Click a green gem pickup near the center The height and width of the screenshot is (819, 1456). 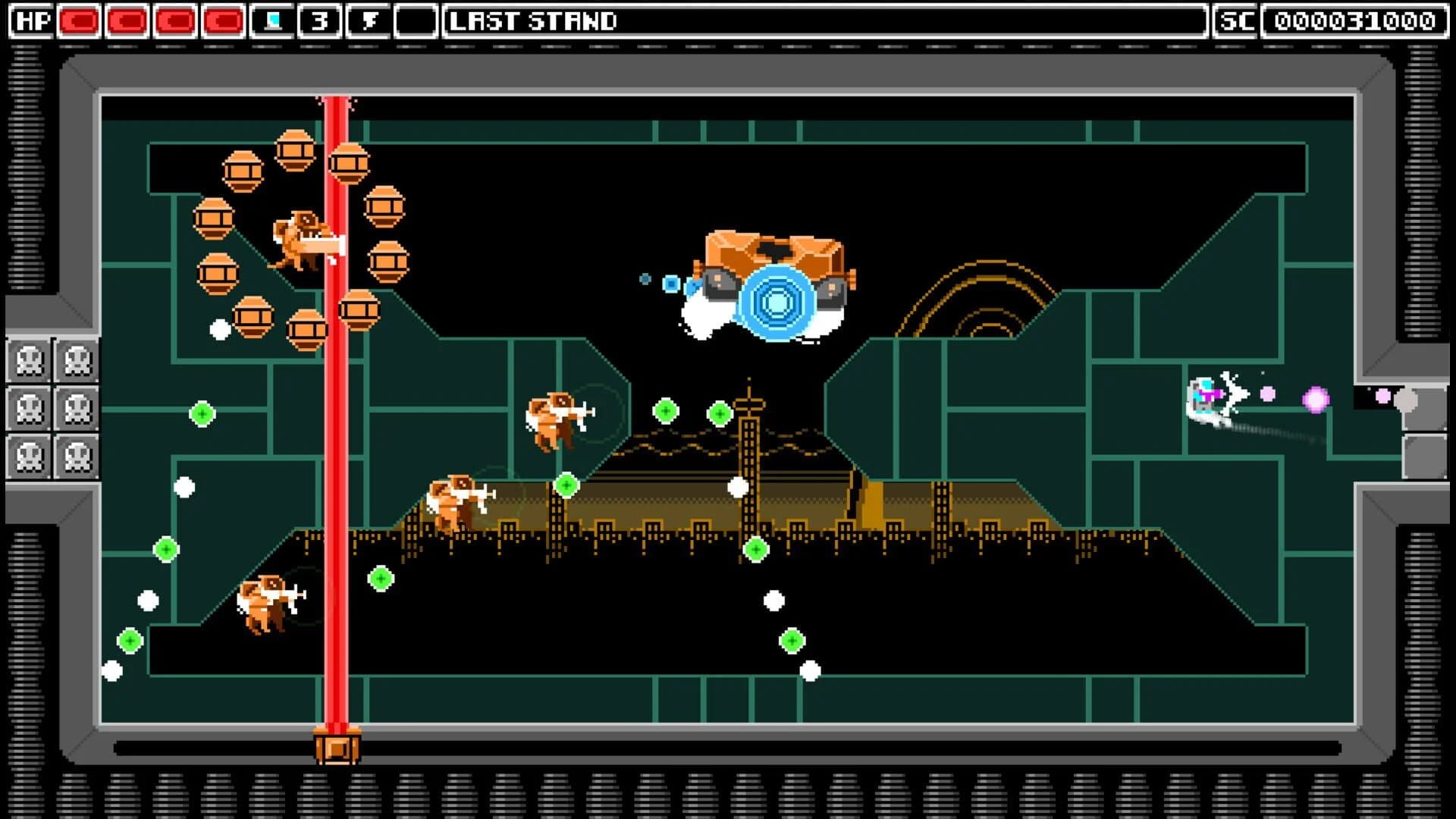tap(719, 412)
